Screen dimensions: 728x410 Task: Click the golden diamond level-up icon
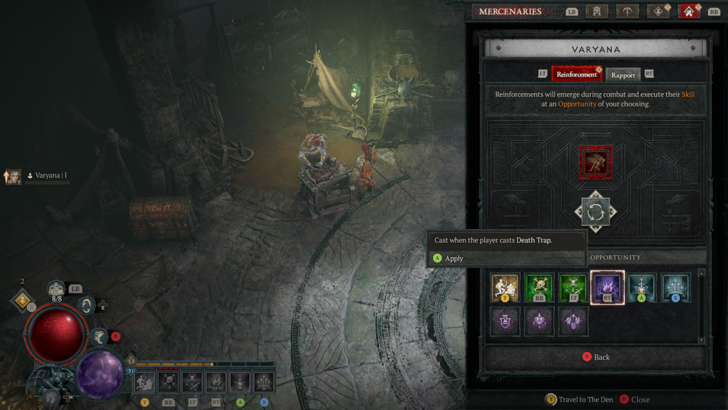point(23,300)
